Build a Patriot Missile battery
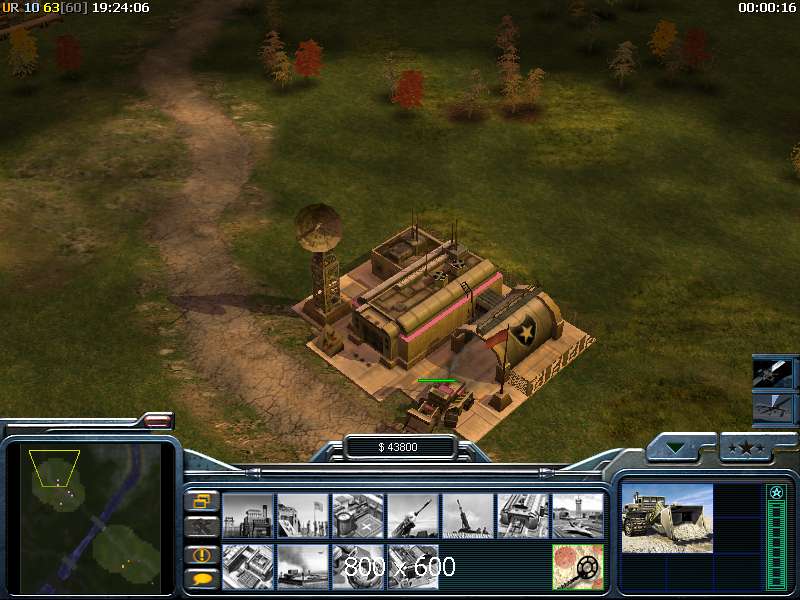Image resolution: width=800 pixels, height=600 pixels. (x=413, y=516)
